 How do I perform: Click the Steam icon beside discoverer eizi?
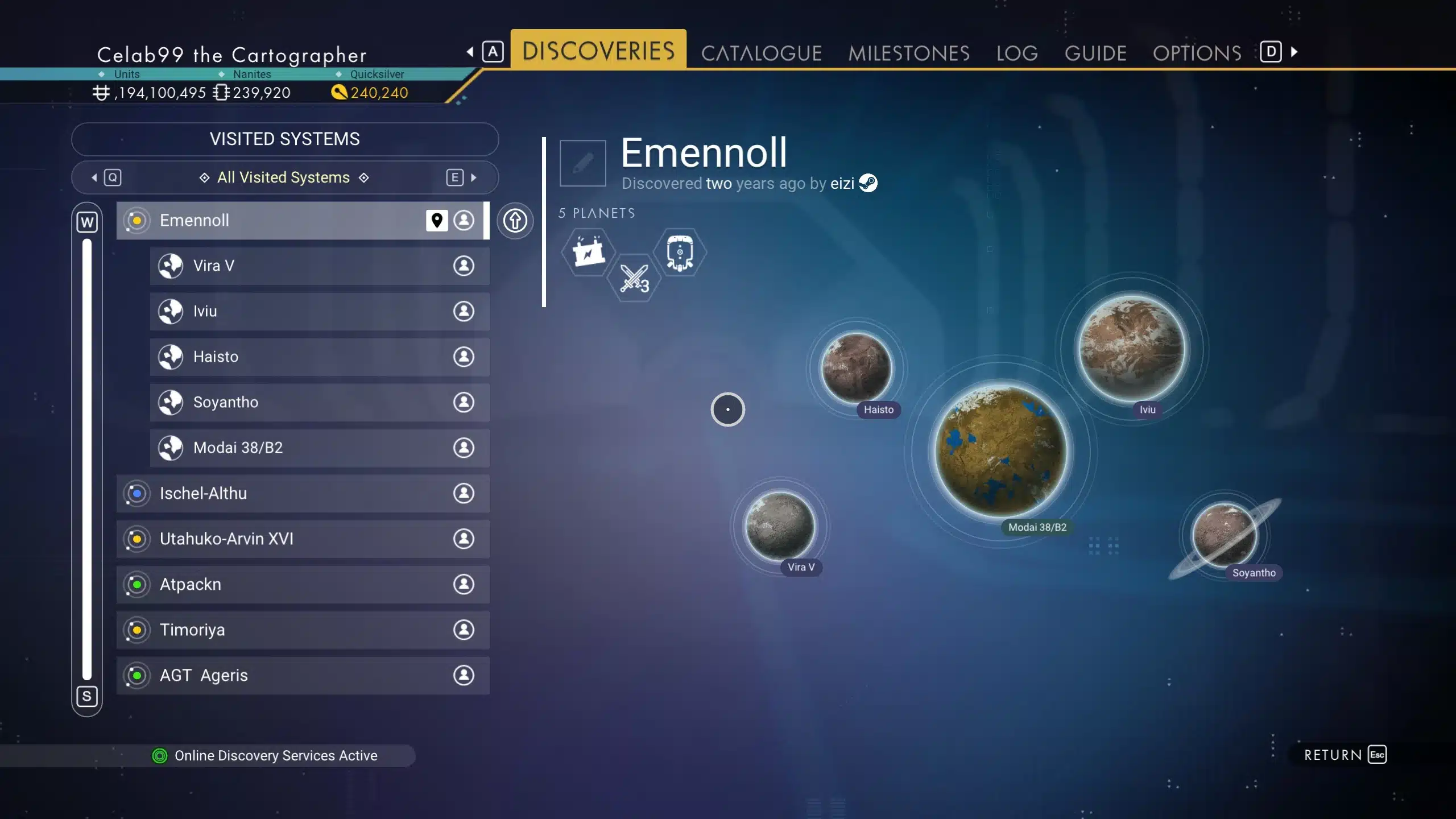[x=869, y=183]
